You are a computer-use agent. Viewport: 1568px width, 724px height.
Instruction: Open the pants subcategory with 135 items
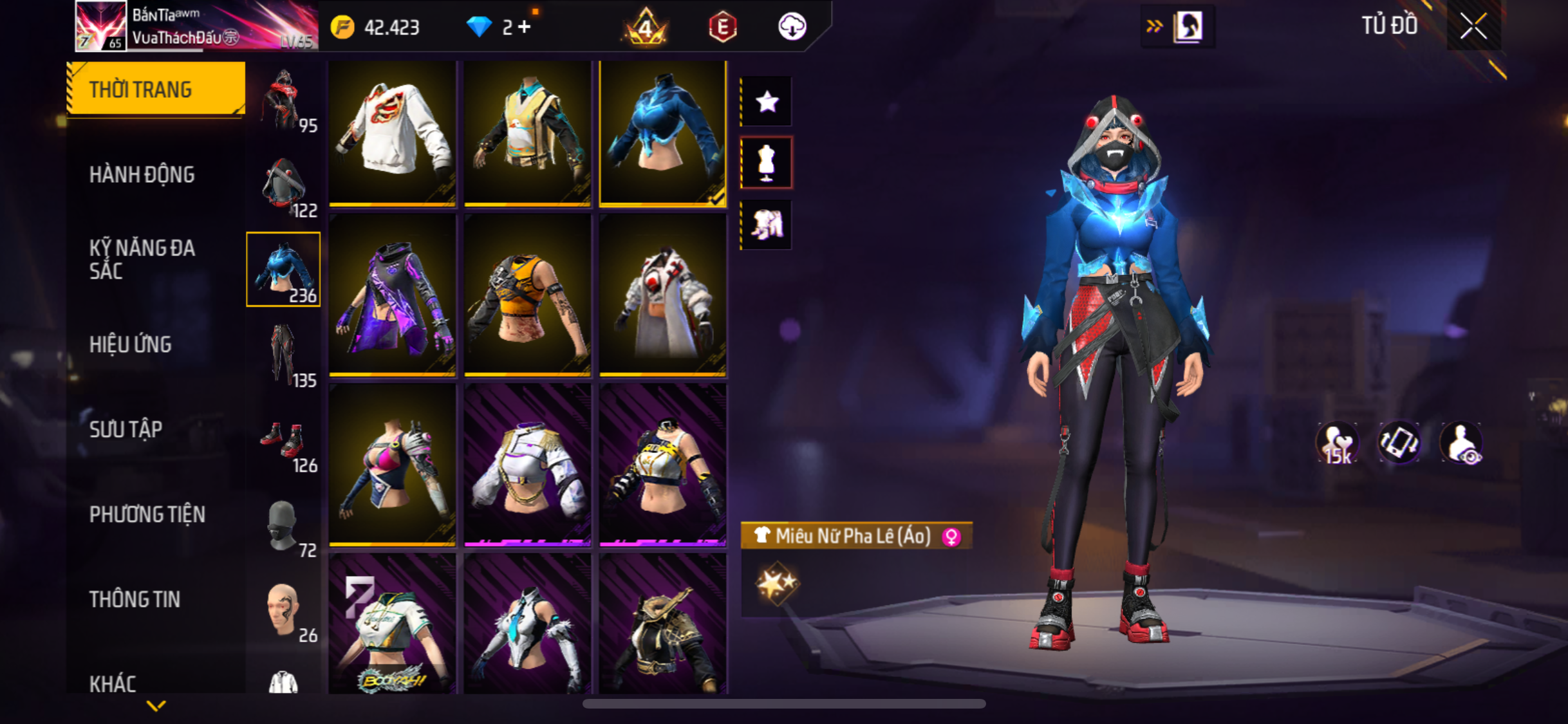(284, 355)
